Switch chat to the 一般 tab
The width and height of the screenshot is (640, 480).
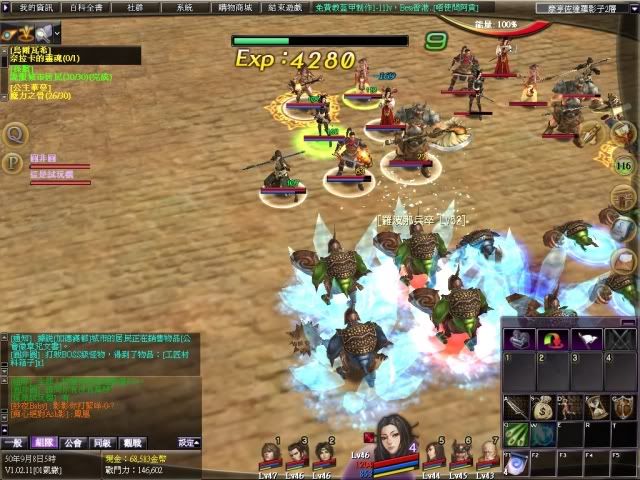click(13, 442)
